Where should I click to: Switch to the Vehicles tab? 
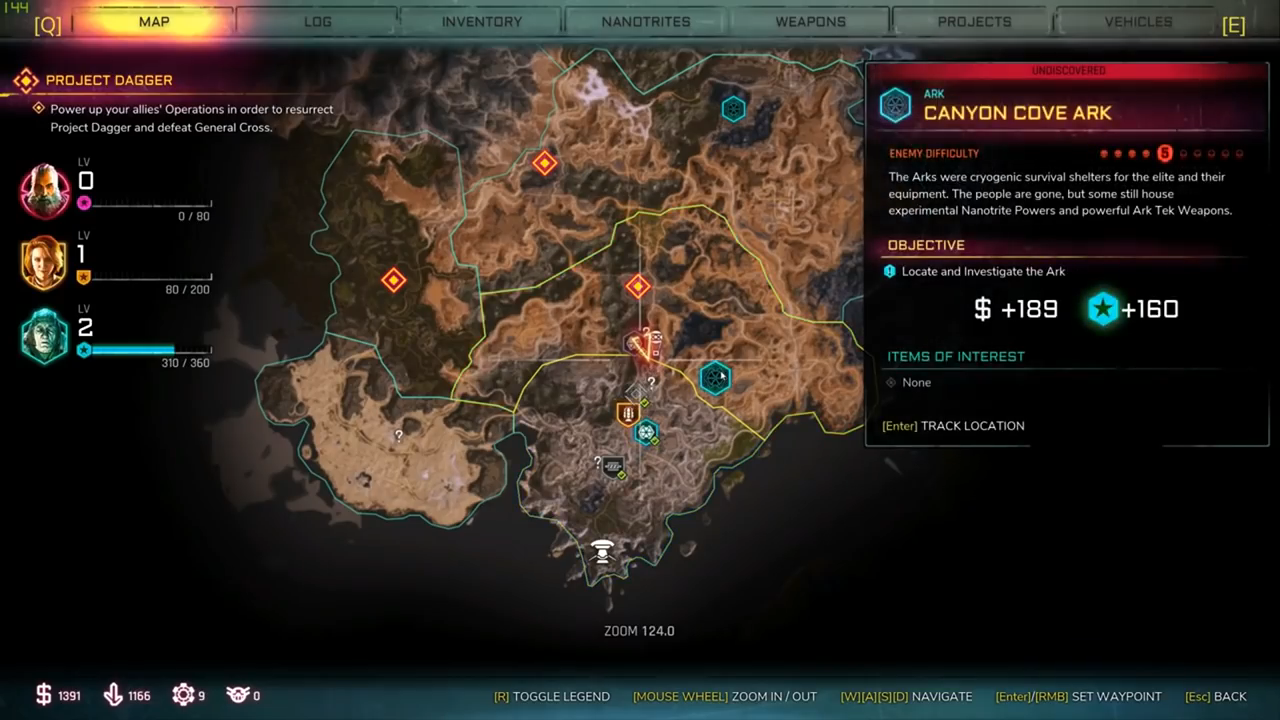point(1138,21)
